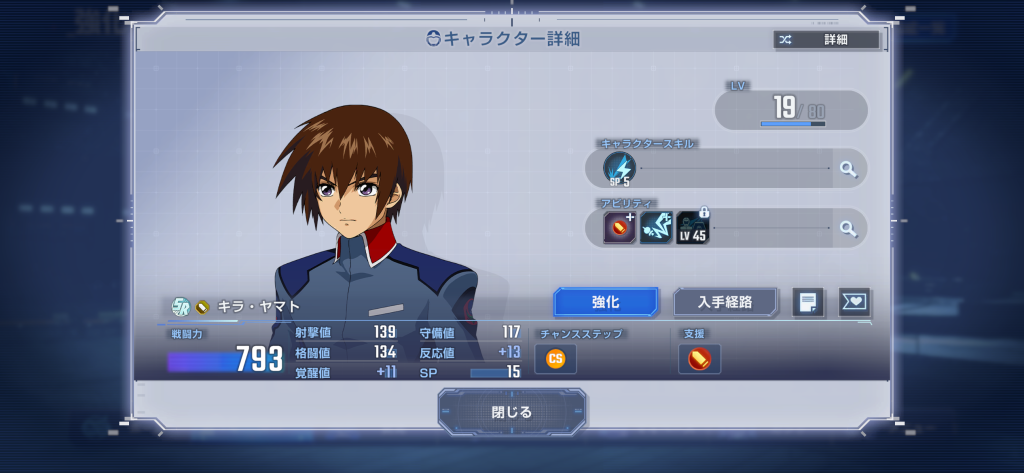Select the glowing mech hand ability icon

(x=656, y=228)
